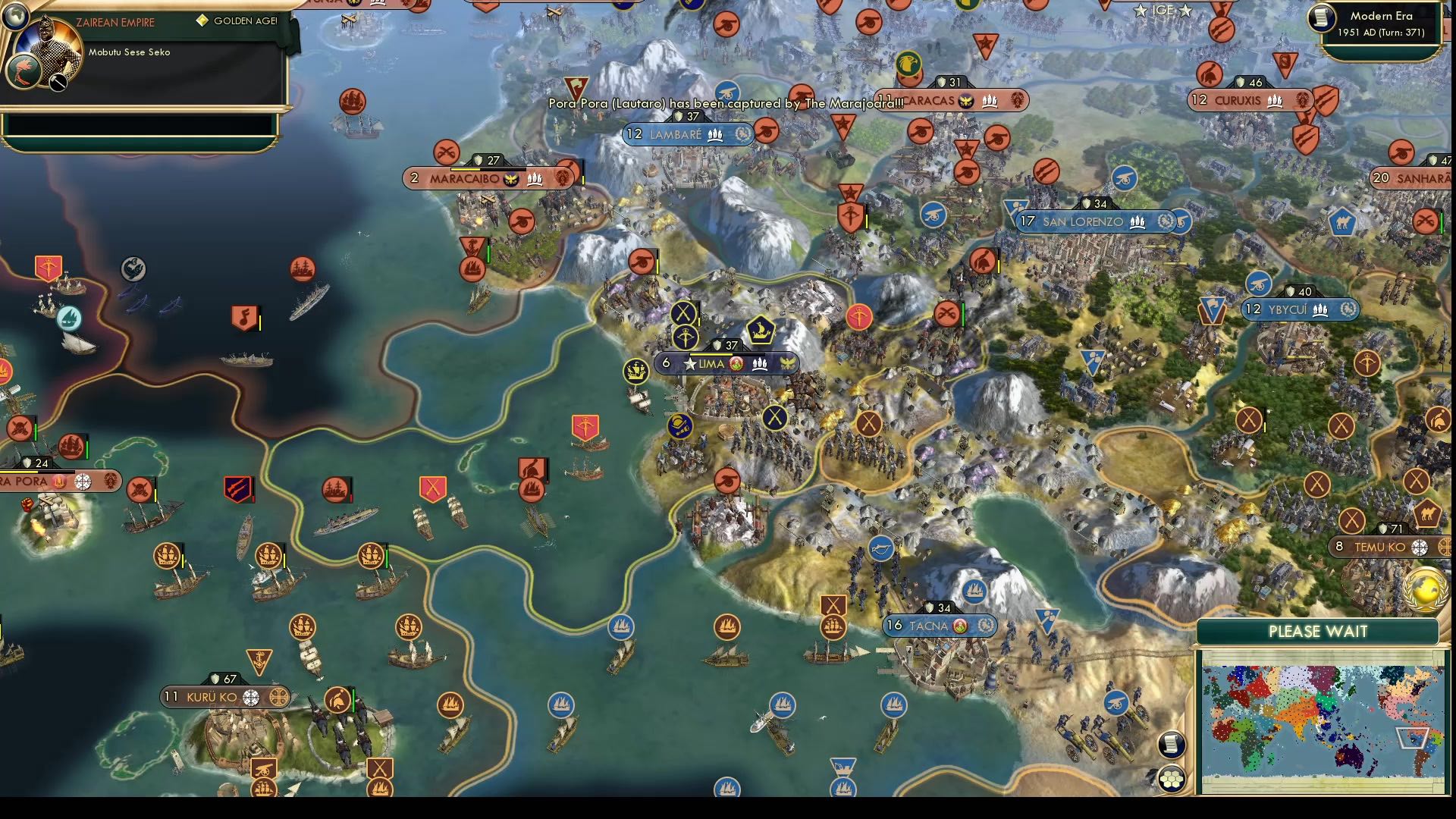Click the hammer production icon on leader banner
The image size is (1456, 819).
point(58,82)
